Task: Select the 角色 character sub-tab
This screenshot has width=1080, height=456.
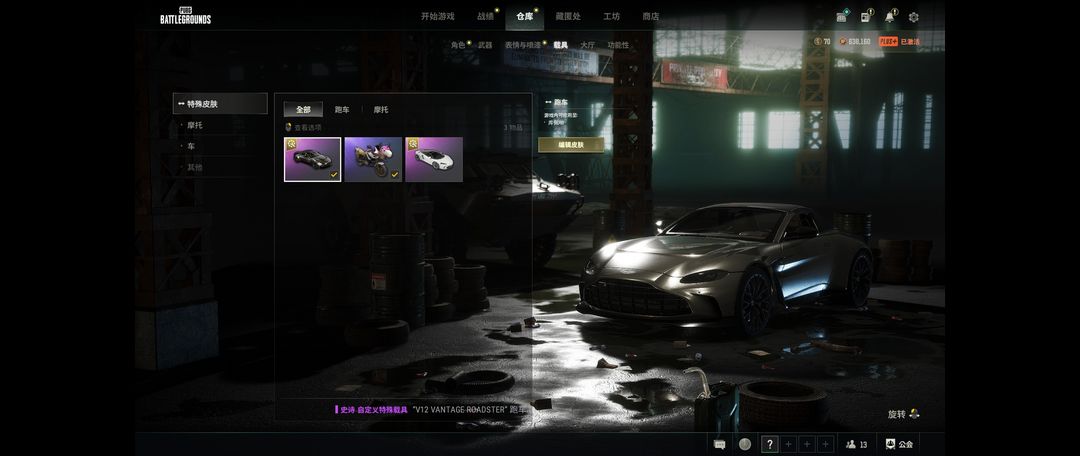Action: [458, 45]
